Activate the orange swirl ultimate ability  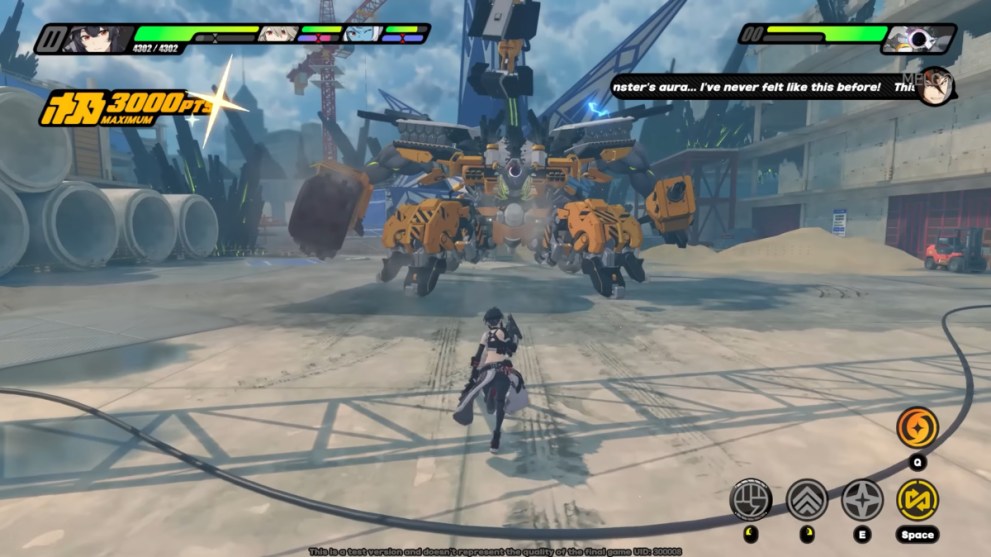click(x=917, y=428)
